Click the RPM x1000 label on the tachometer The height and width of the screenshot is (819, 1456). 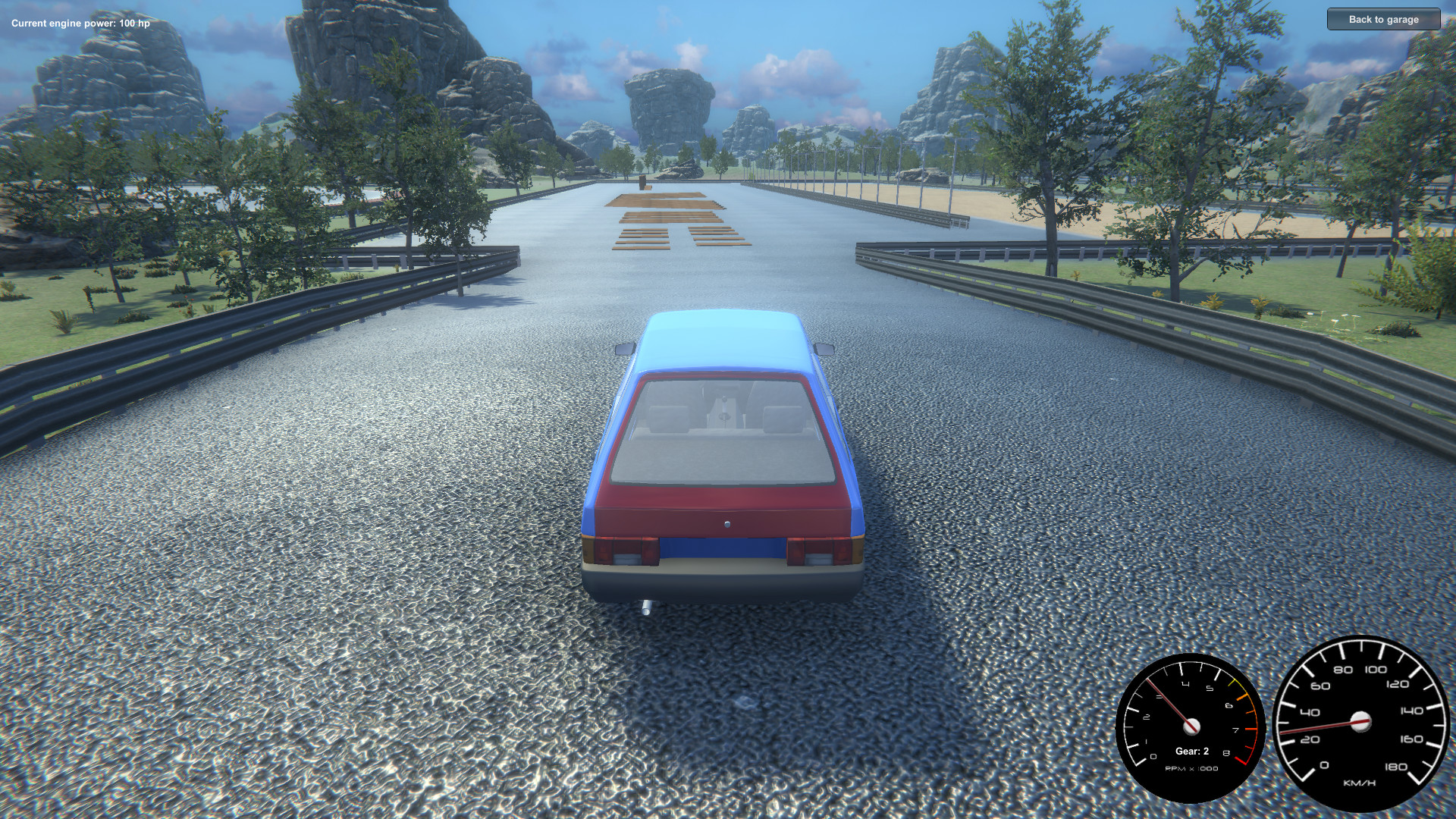coord(1191,767)
